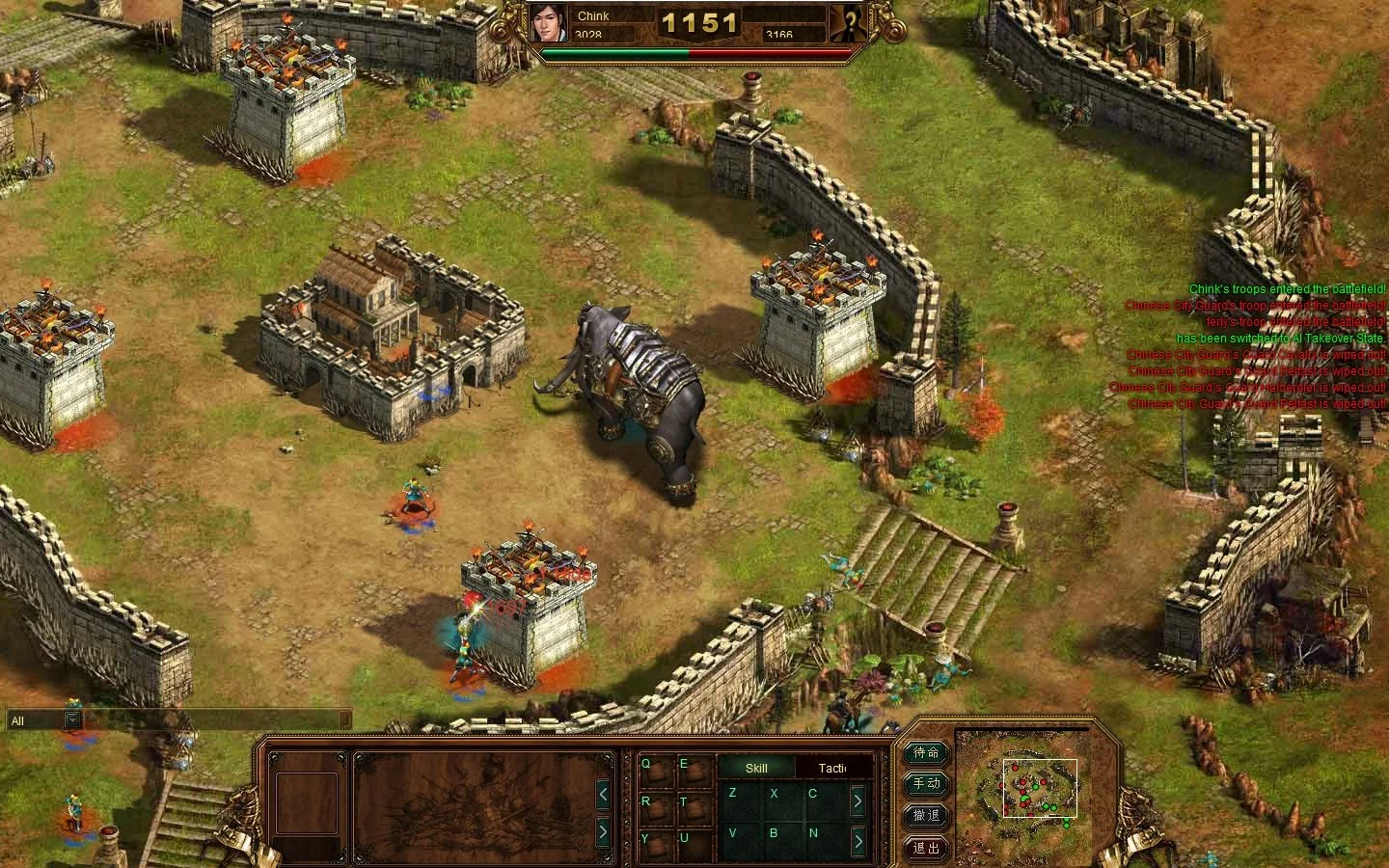Choose the troop slot labeled T

point(693,805)
